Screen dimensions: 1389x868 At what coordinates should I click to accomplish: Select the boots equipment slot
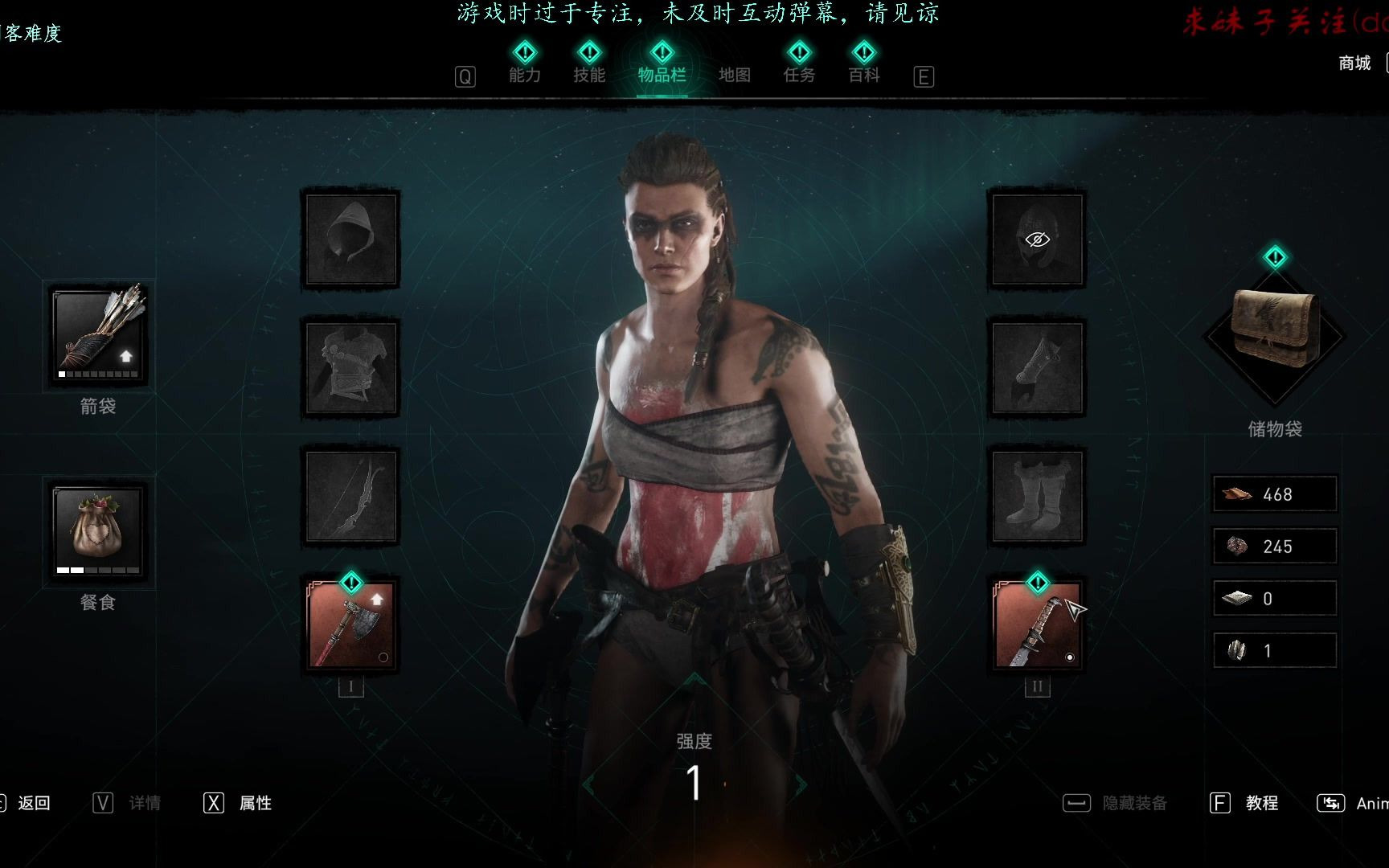click(x=1037, y=496)
